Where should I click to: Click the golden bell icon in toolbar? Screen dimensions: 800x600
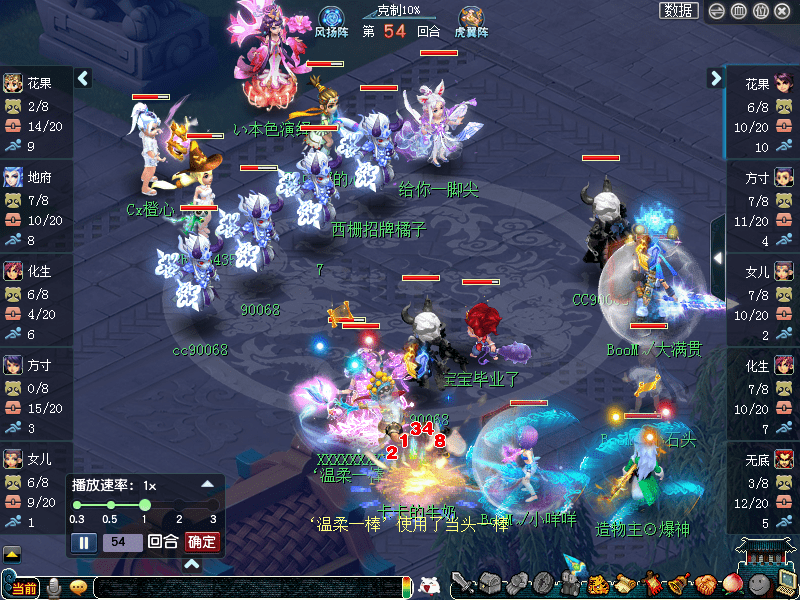tap(680, 584)
